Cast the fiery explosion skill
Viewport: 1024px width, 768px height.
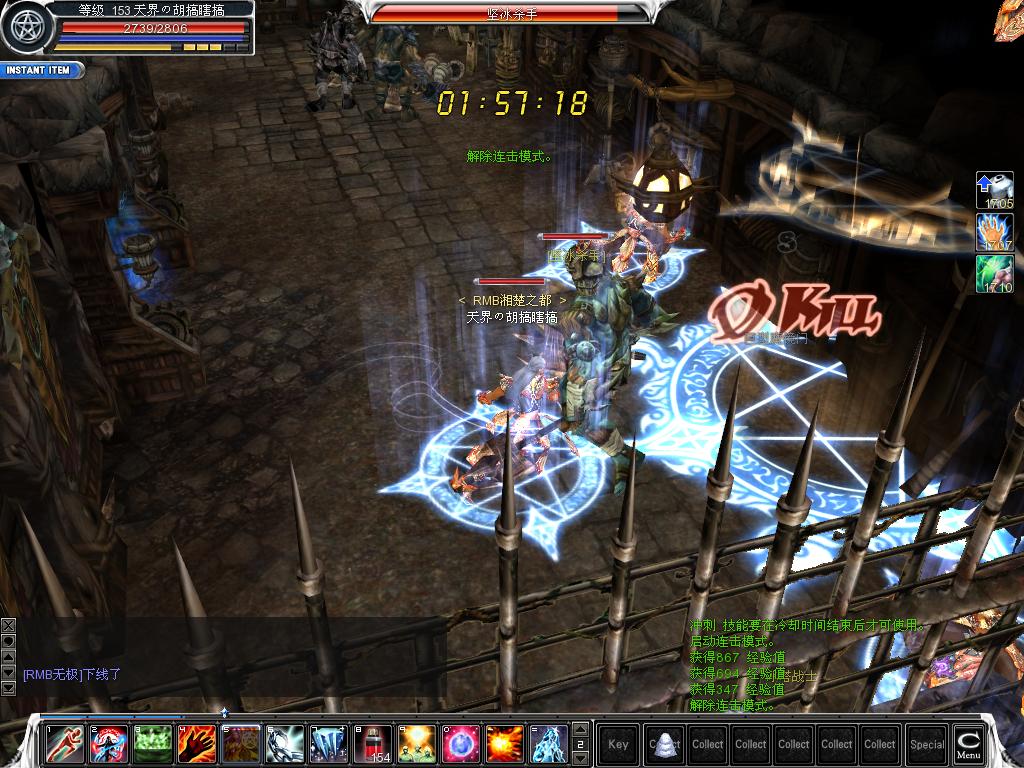click(505, 743)
